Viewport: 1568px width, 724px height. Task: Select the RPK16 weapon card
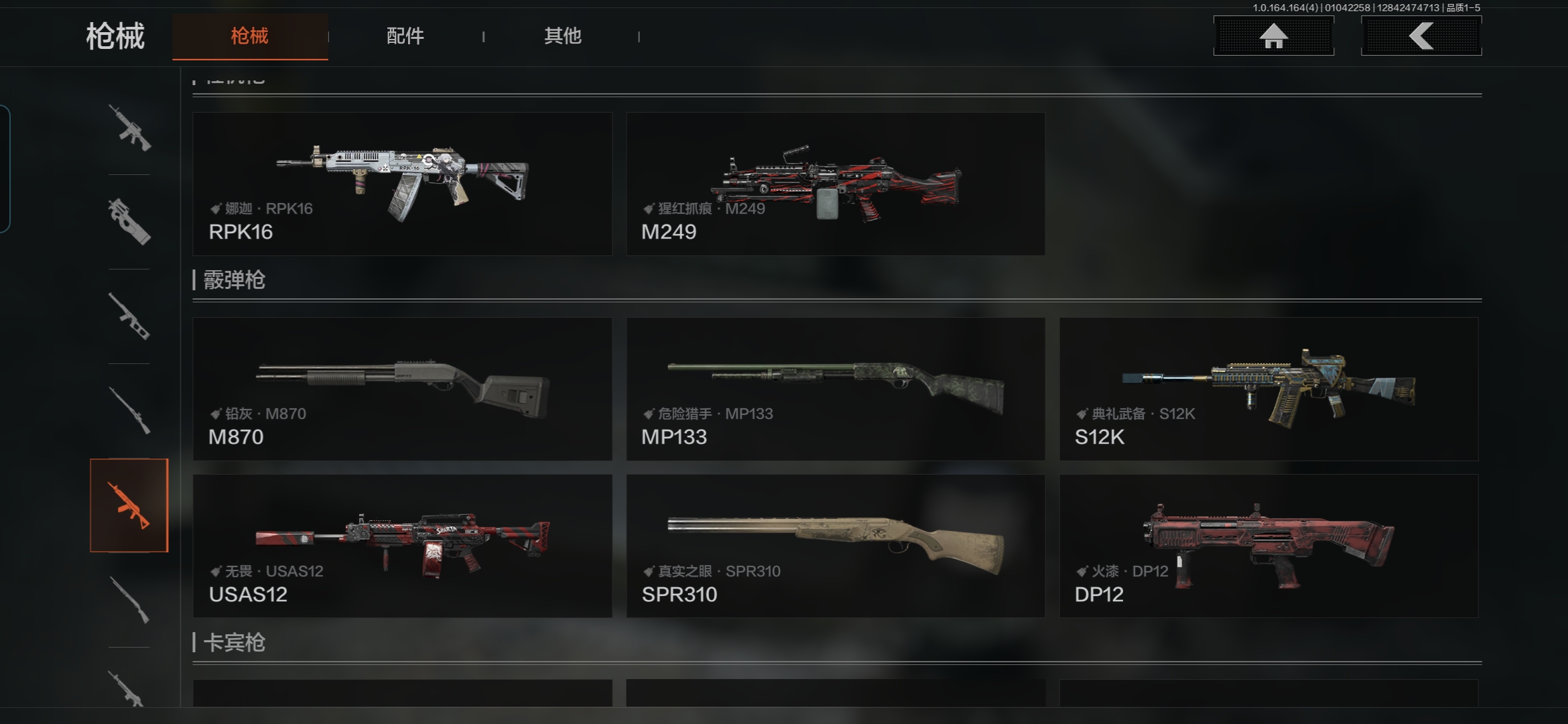pos(402,184)
